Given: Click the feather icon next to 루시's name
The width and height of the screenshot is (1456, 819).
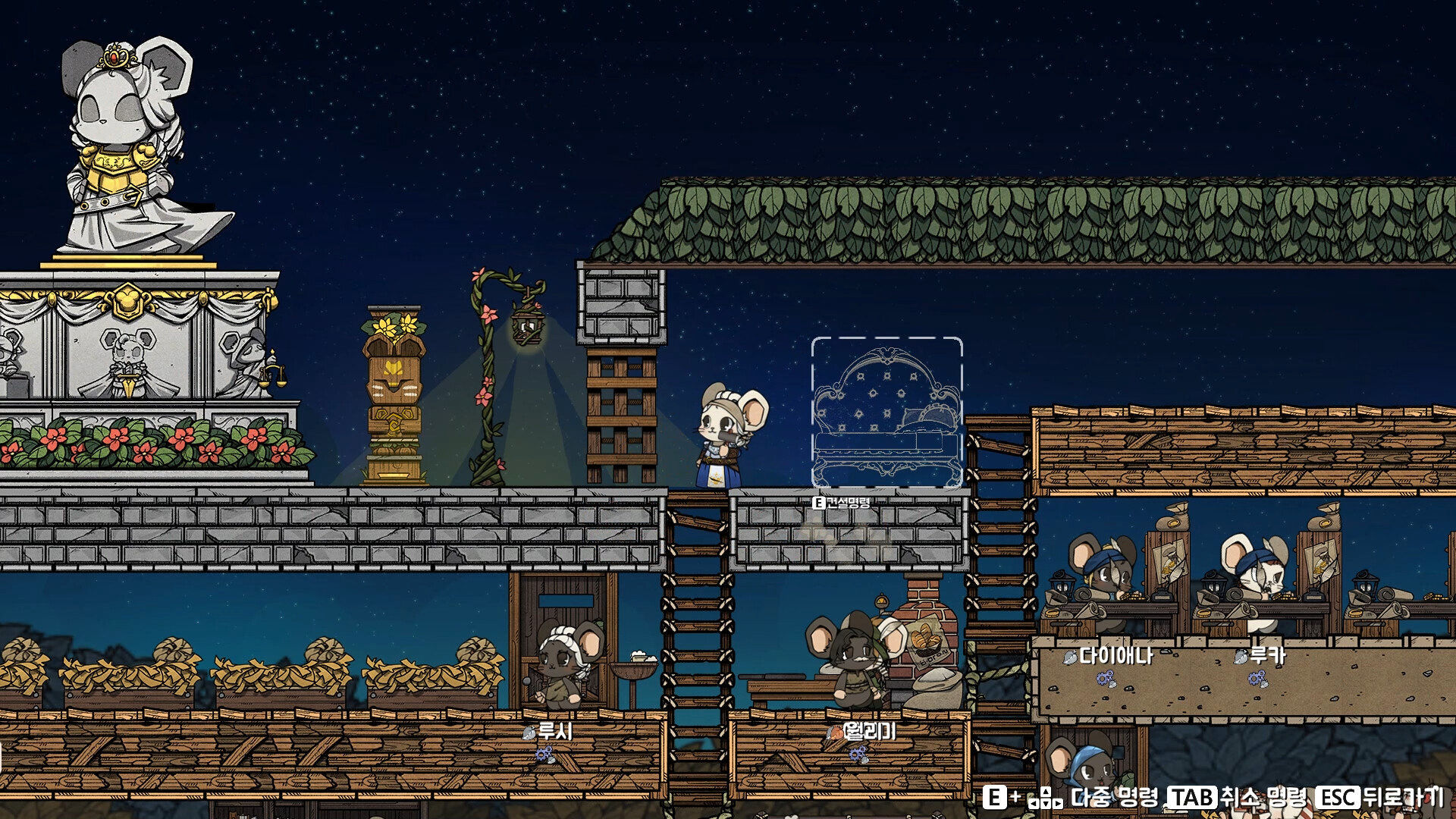Looking at the screenshot, I should (529, 734).
